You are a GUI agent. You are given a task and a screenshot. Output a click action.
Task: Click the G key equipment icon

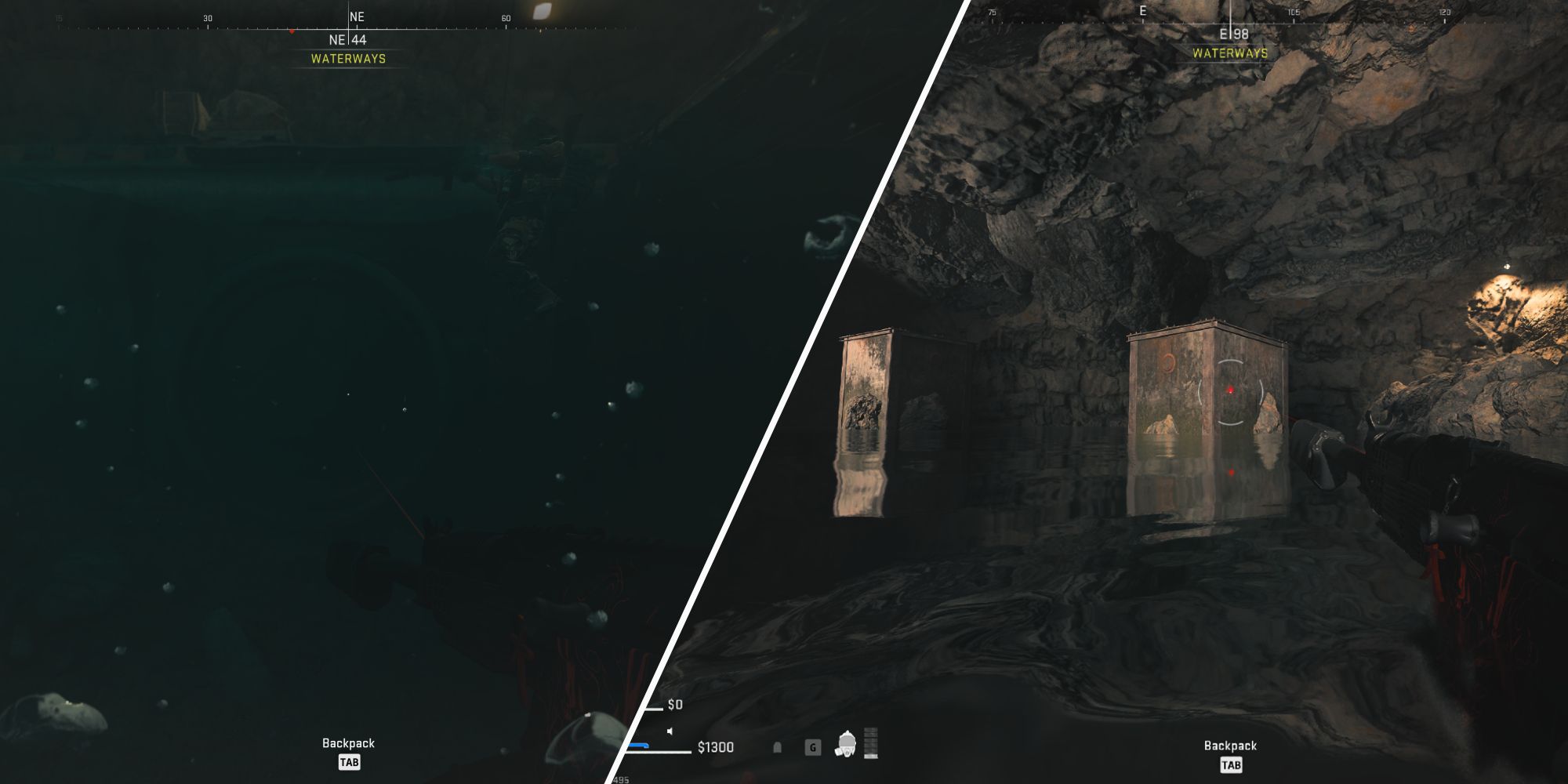click(813, 747)
